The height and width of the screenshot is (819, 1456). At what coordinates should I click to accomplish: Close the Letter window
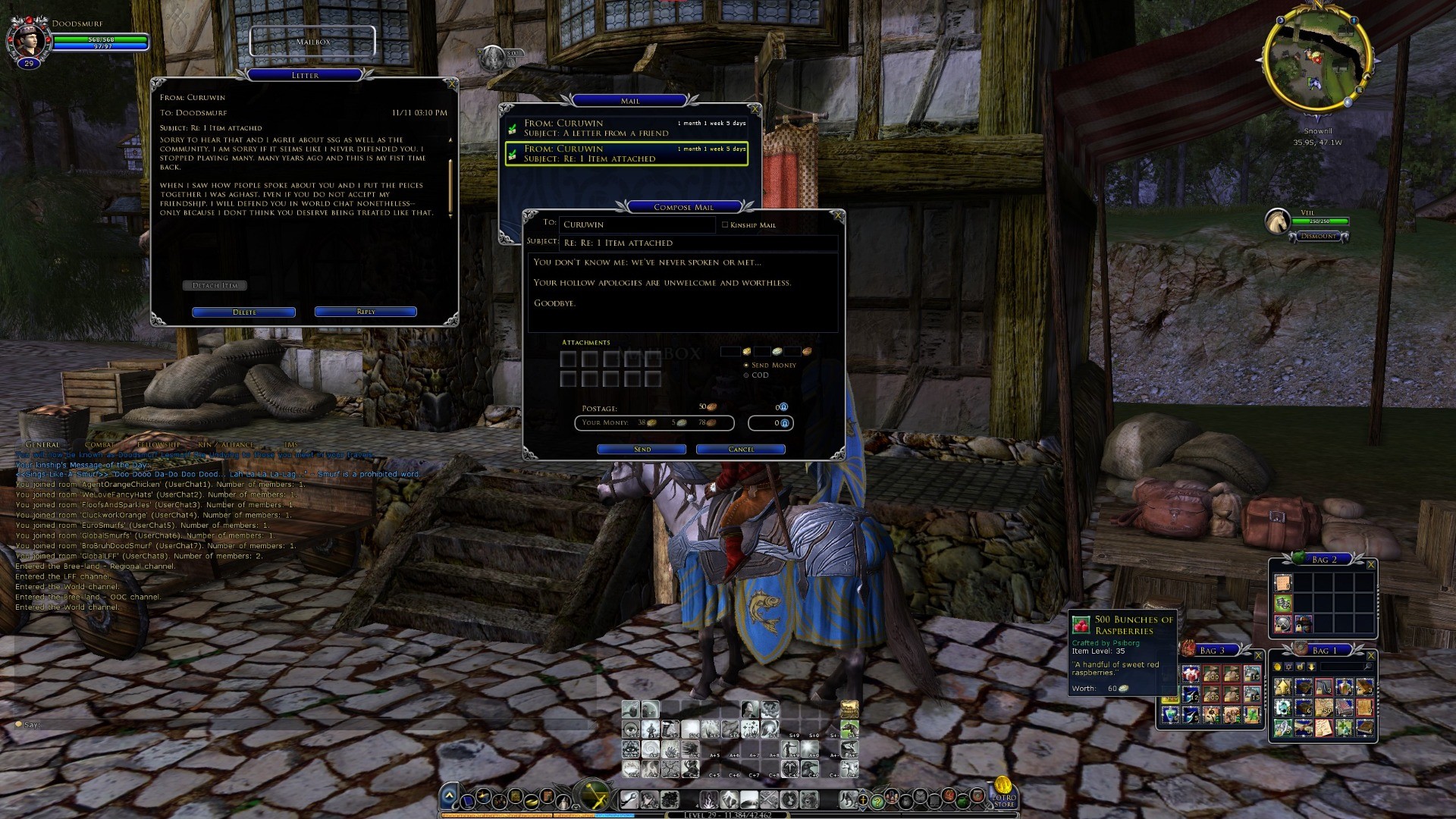452,84
